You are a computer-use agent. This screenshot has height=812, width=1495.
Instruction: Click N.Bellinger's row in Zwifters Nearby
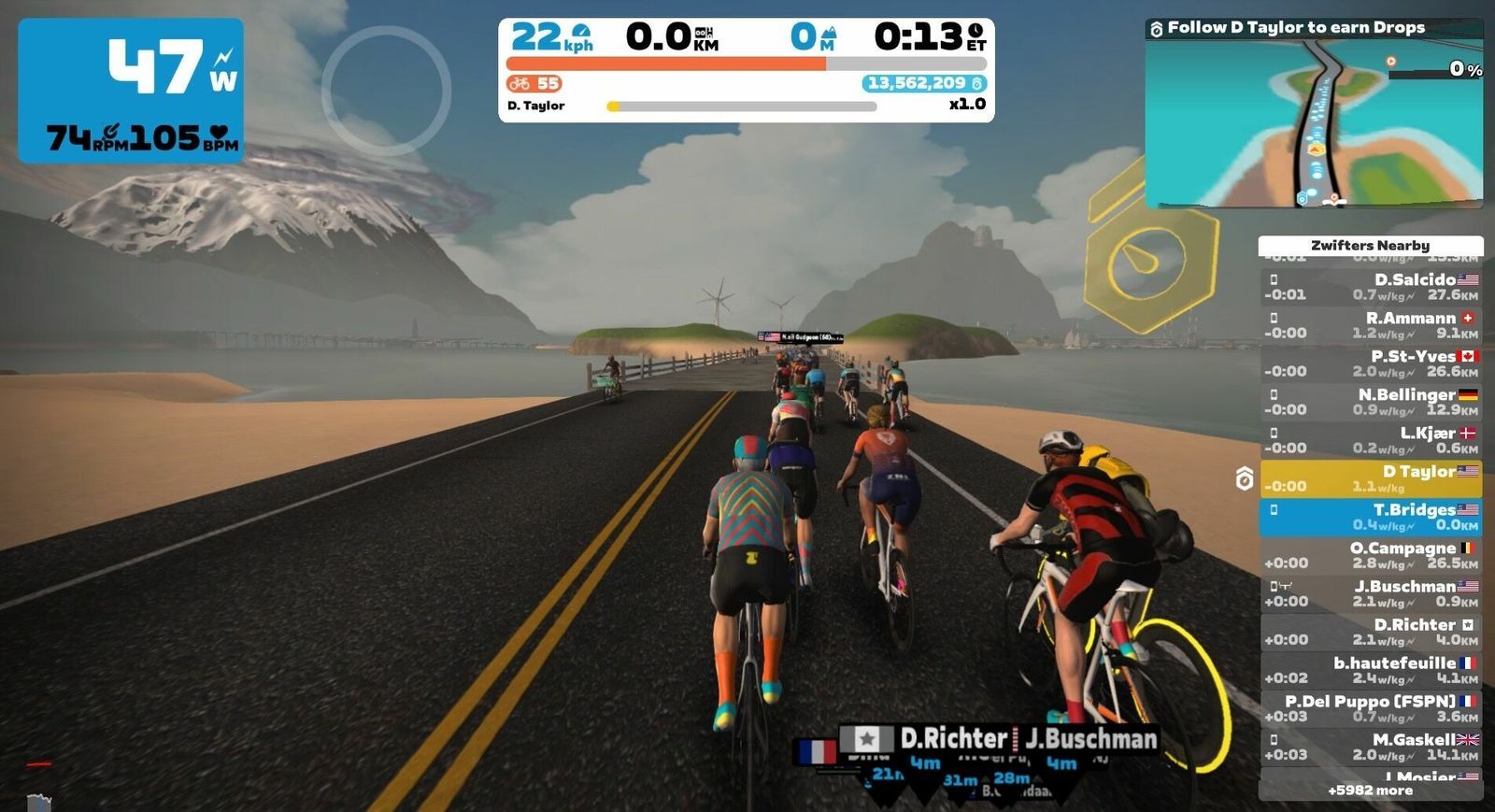(1370, 402)
